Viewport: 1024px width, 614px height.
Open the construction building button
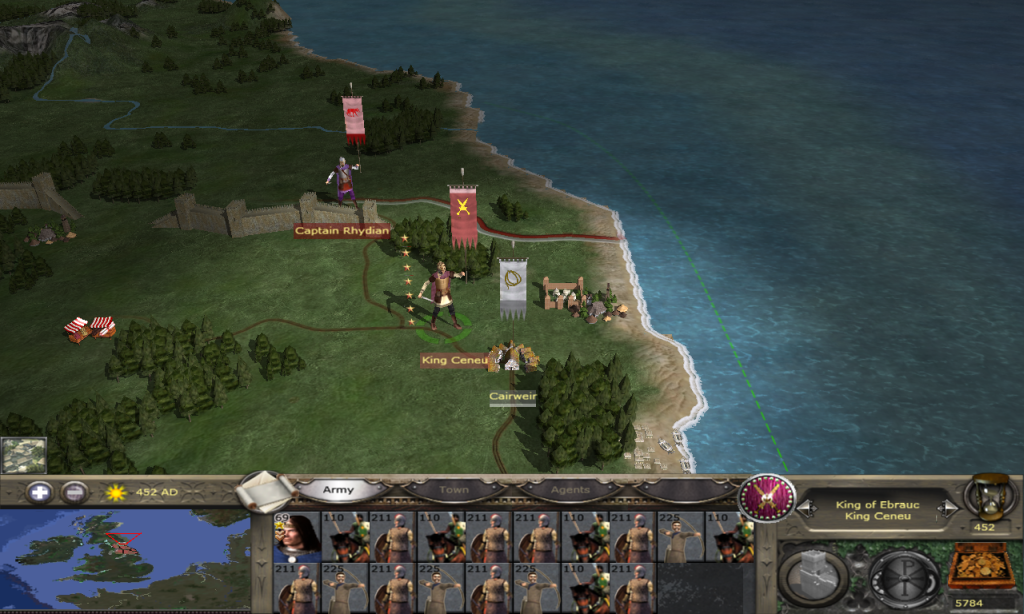812,577
